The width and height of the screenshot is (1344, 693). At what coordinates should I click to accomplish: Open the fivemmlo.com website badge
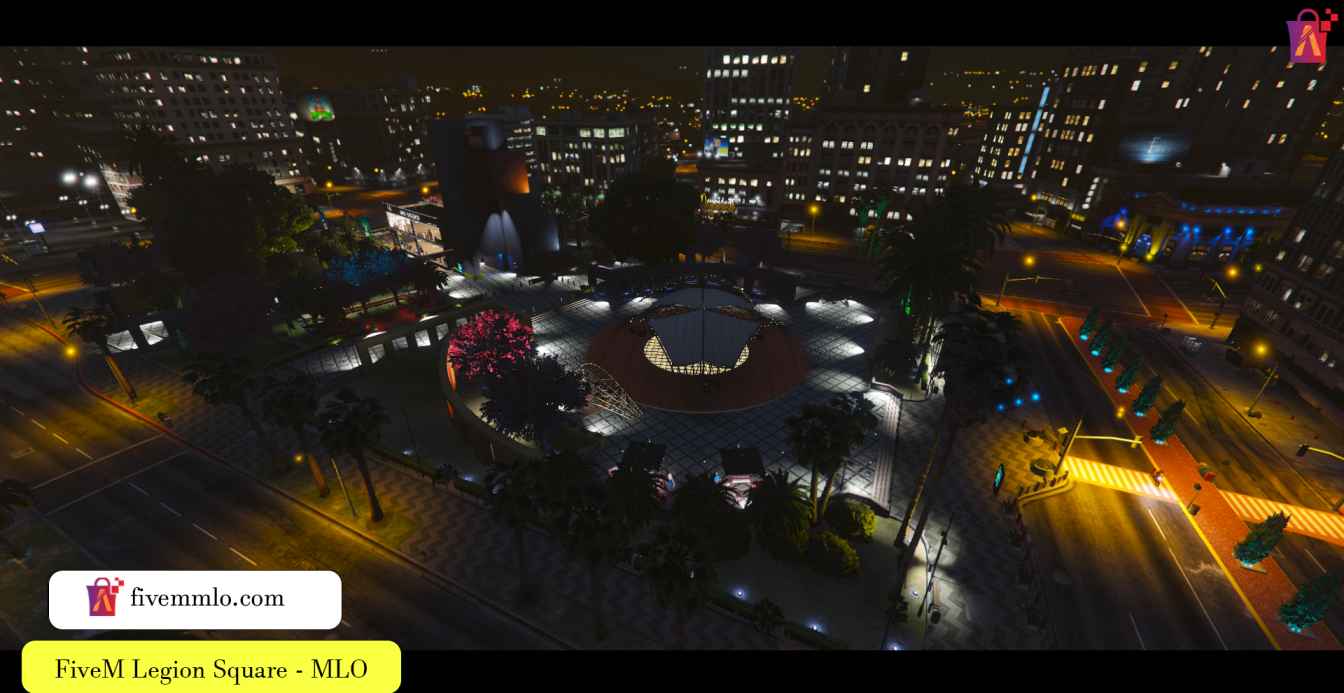tap(195, 599)
